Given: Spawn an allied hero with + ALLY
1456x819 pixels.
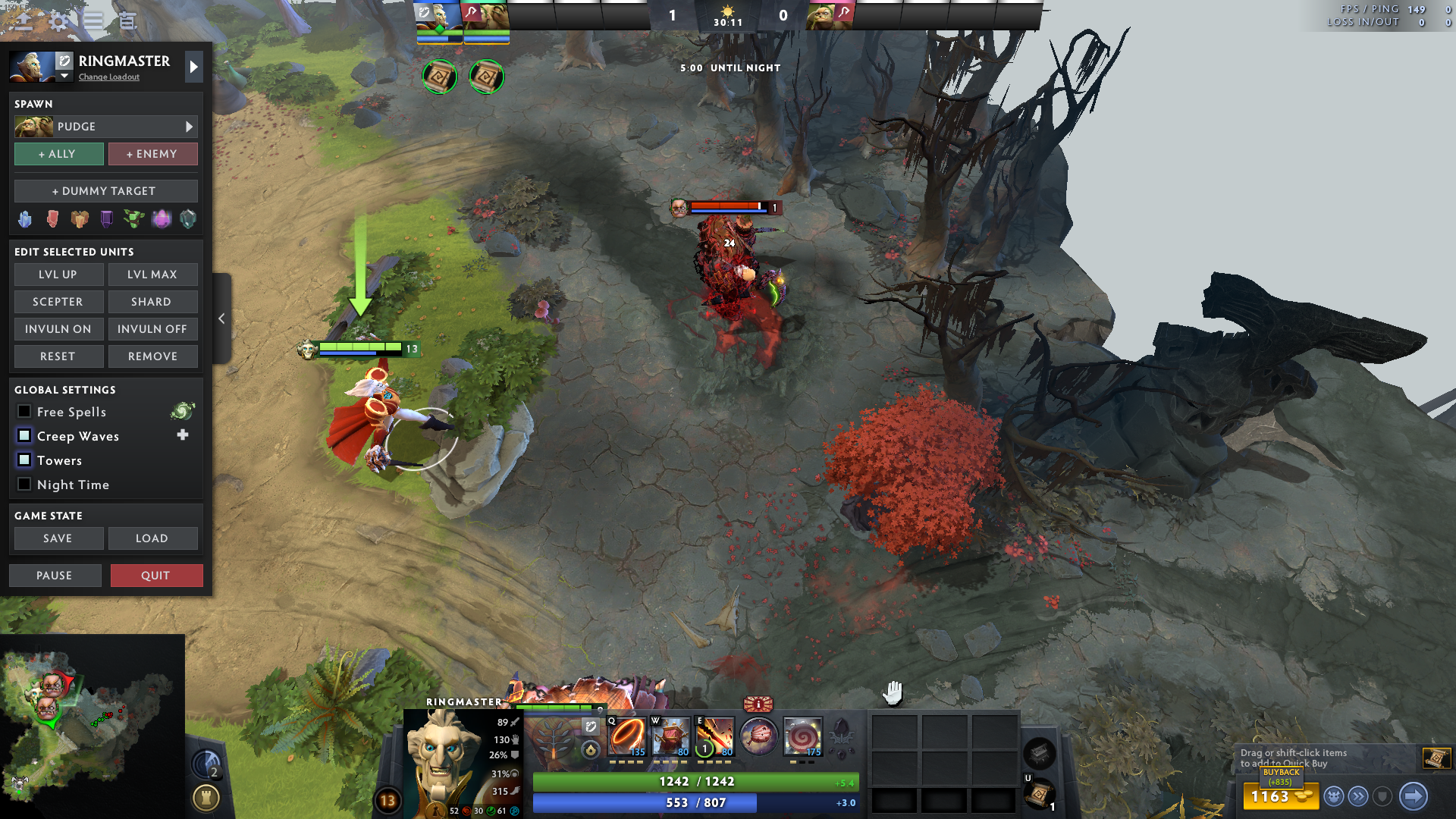Looking at the screenshot, I should (58, 154).
